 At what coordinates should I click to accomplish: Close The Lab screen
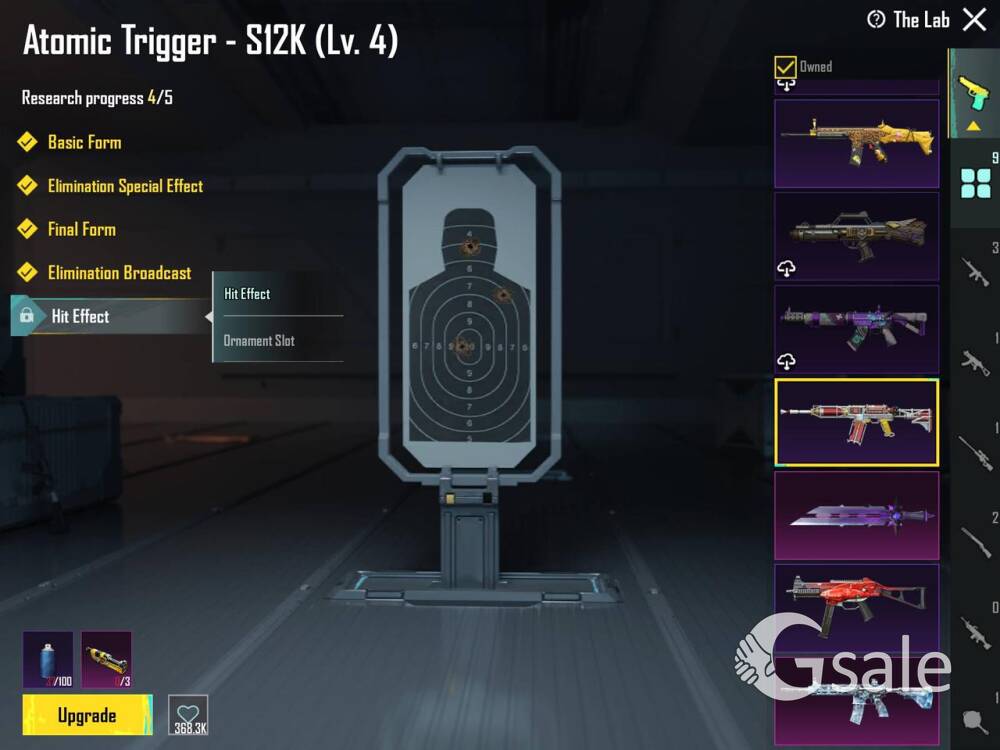click(x=974, y=19)
